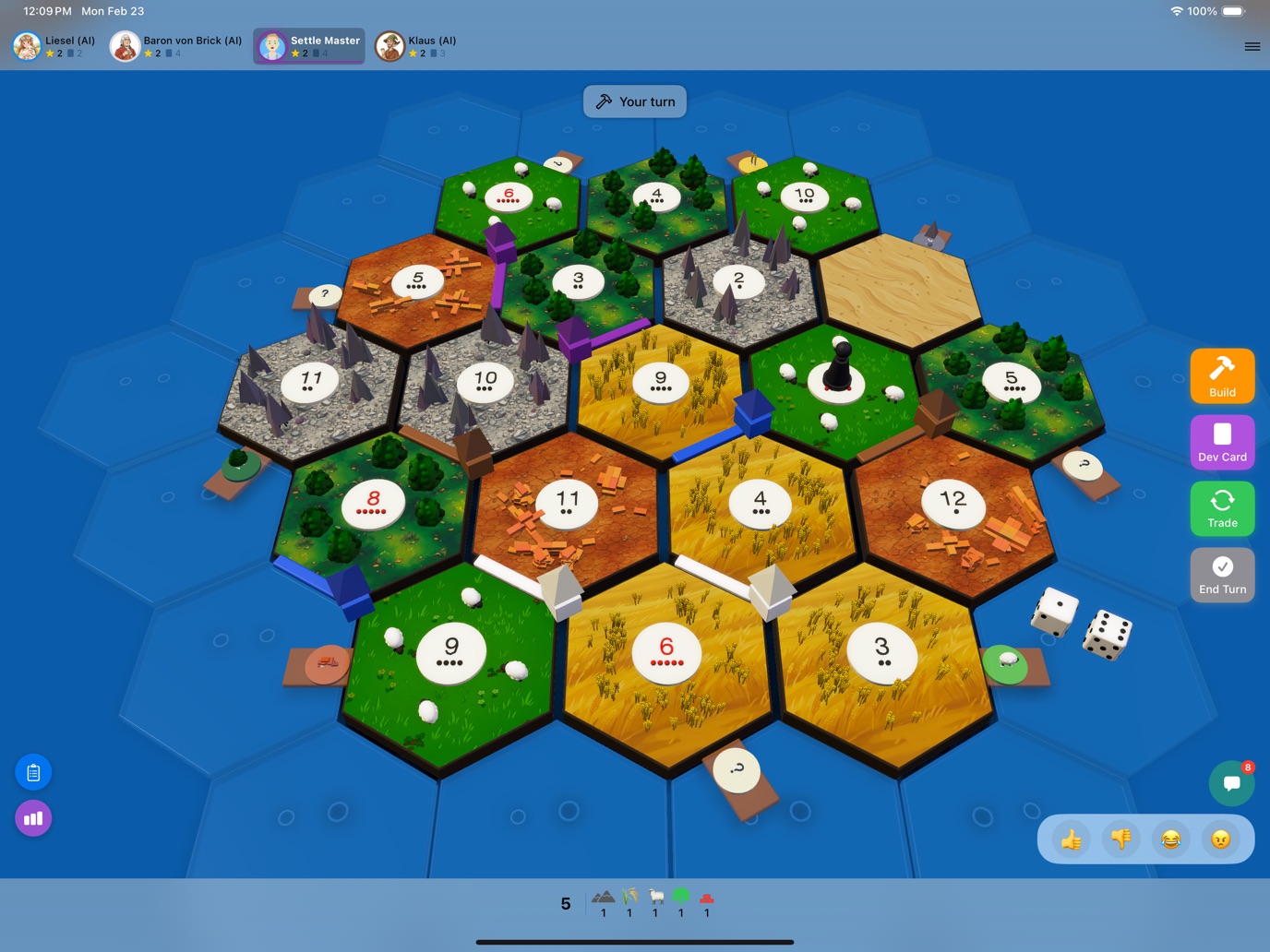1270x952 pixels.
Task: Open the game log clipboard icon
Action: (33, 772)
